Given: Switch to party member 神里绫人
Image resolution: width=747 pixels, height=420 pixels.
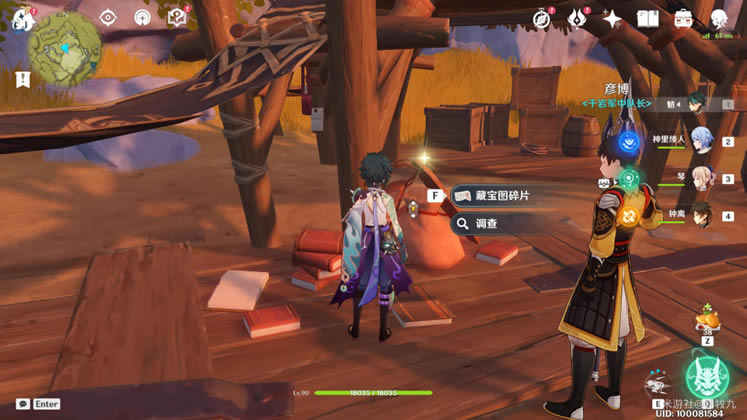Looking at the screenshot, I should click(x=698, y=142).
